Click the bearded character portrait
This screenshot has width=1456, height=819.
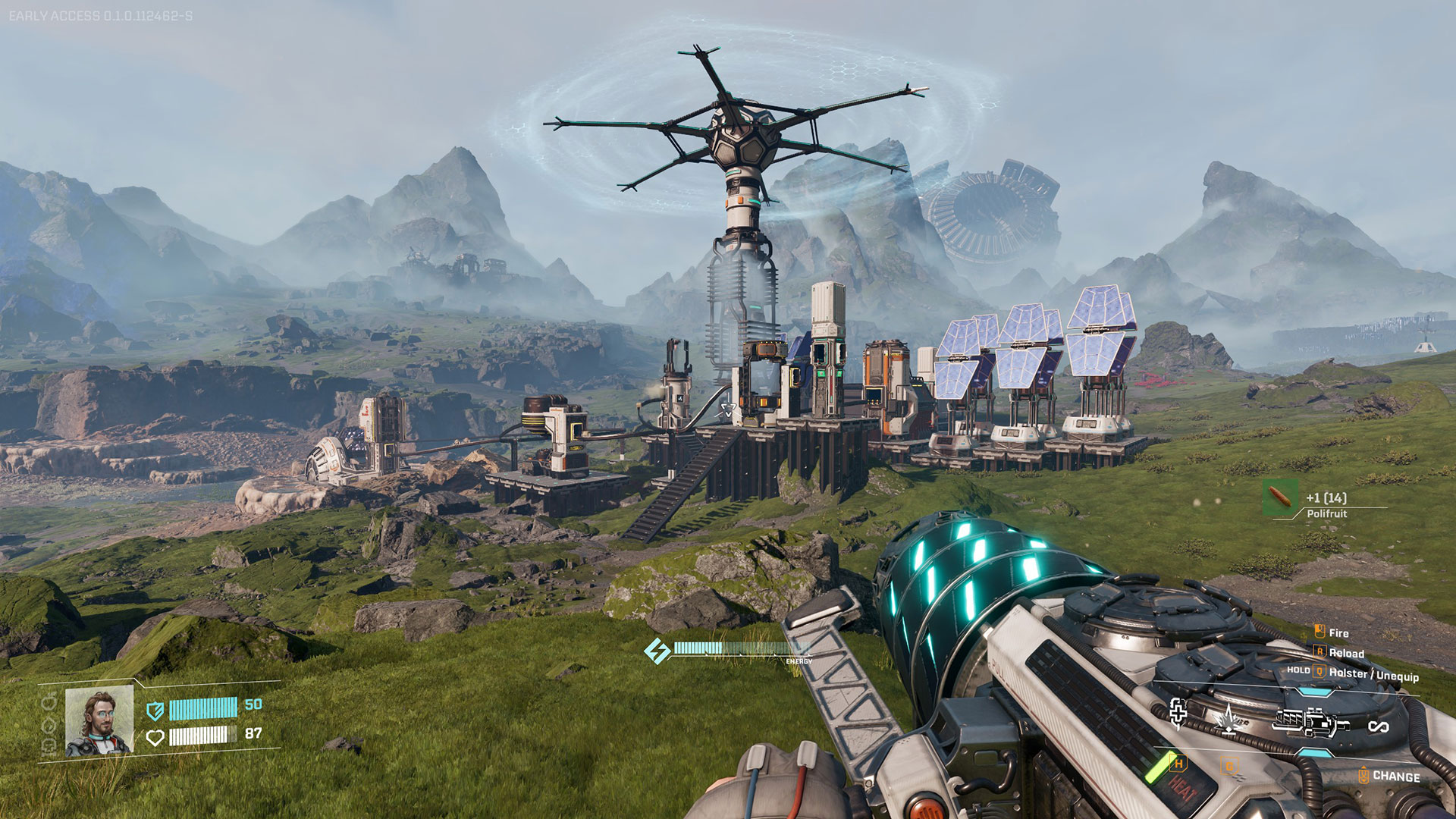tap(99, 721)
